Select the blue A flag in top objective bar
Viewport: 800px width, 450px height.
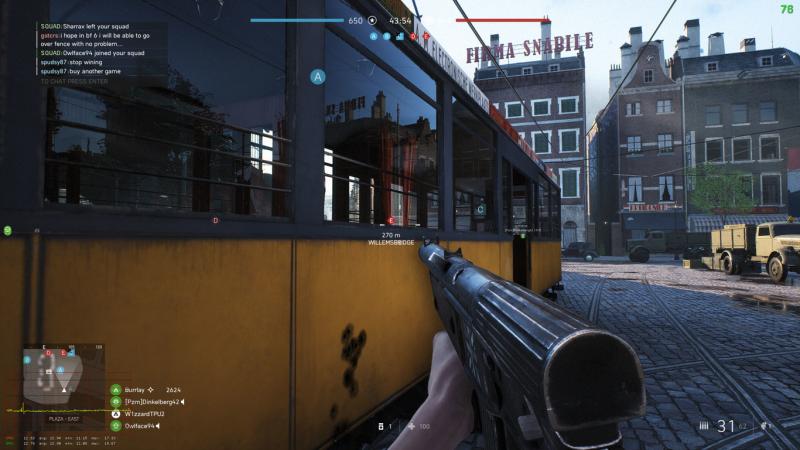[x=373, y=36]
